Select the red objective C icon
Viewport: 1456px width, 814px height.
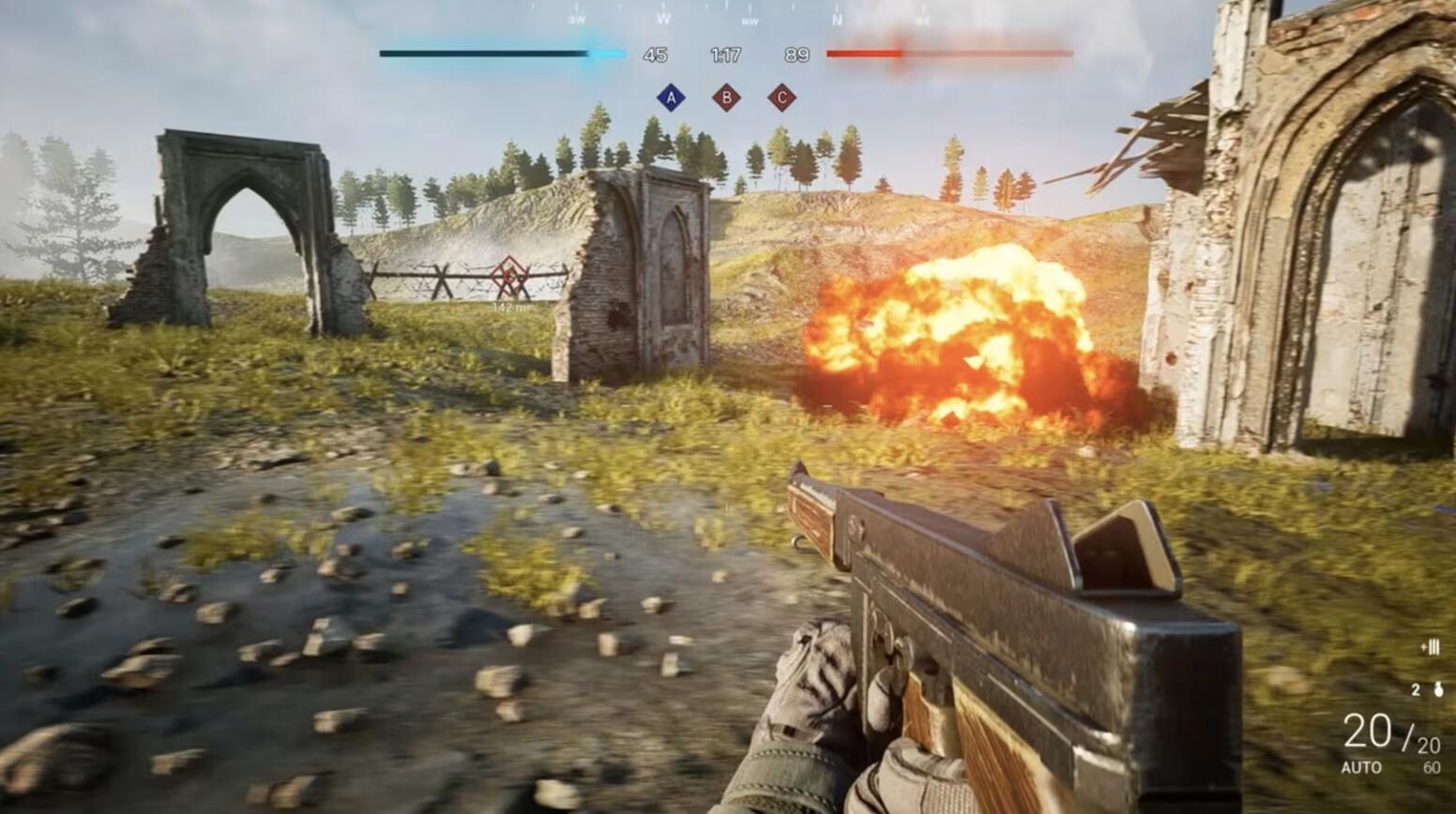click(x=781, y=98)
